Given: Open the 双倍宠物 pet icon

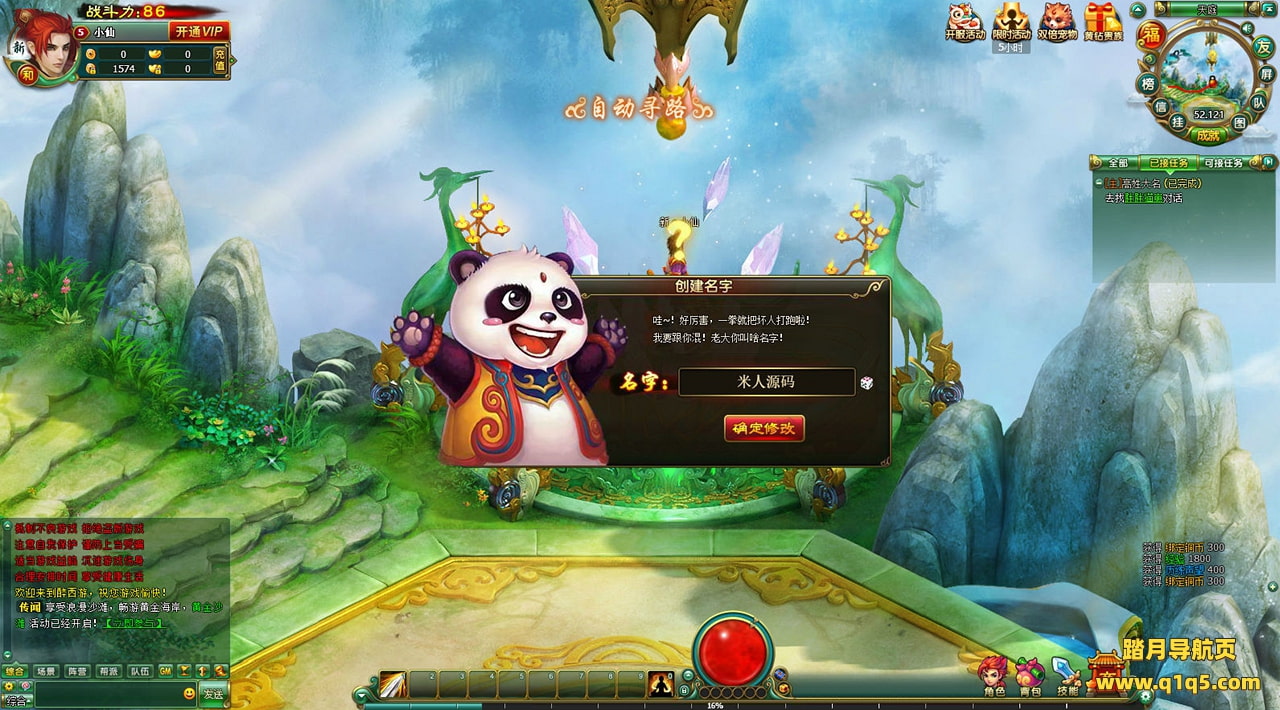Looking at the screenshot, I should [1057, 22].
